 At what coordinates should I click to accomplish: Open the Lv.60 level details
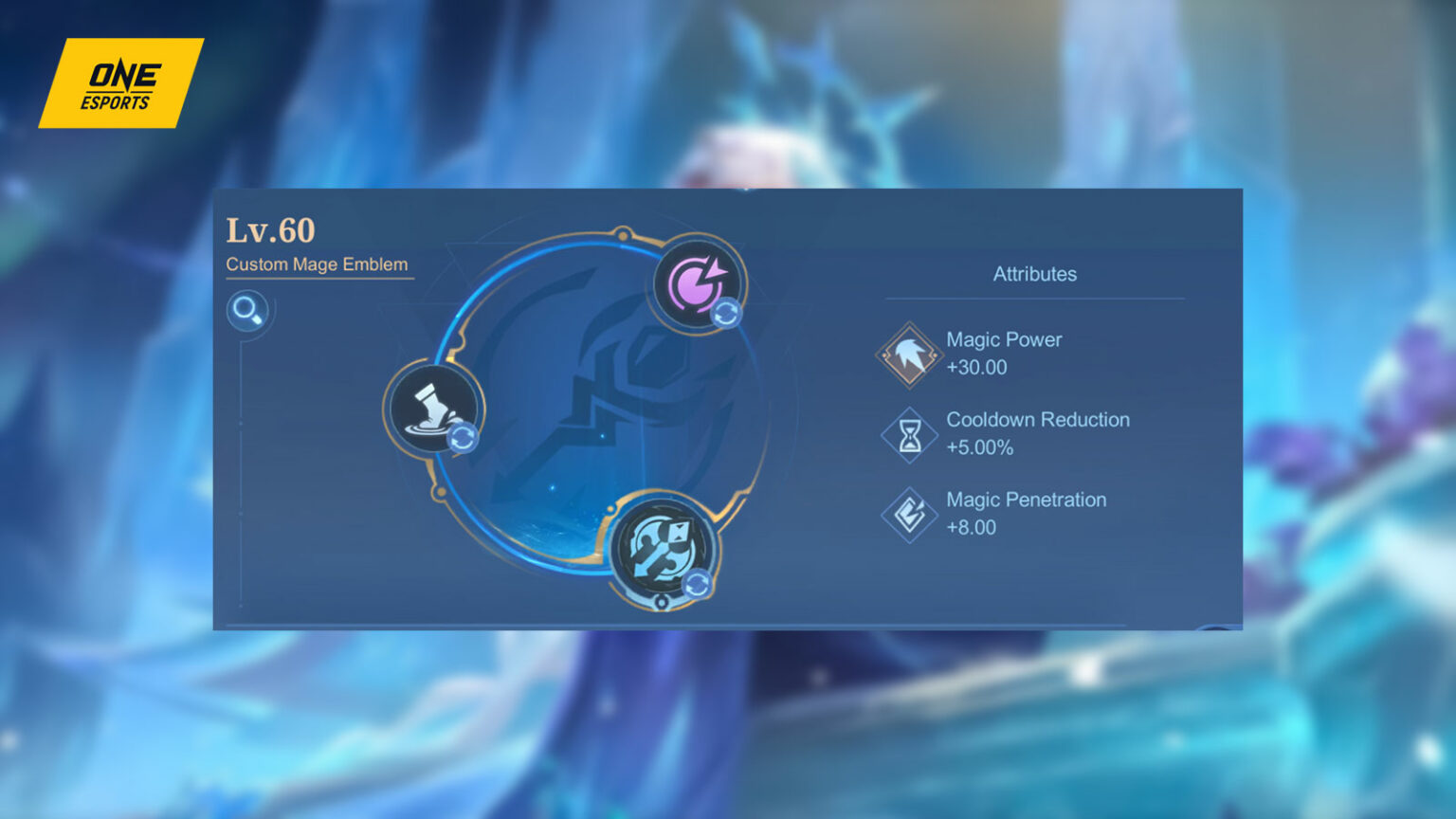(270, 229)
